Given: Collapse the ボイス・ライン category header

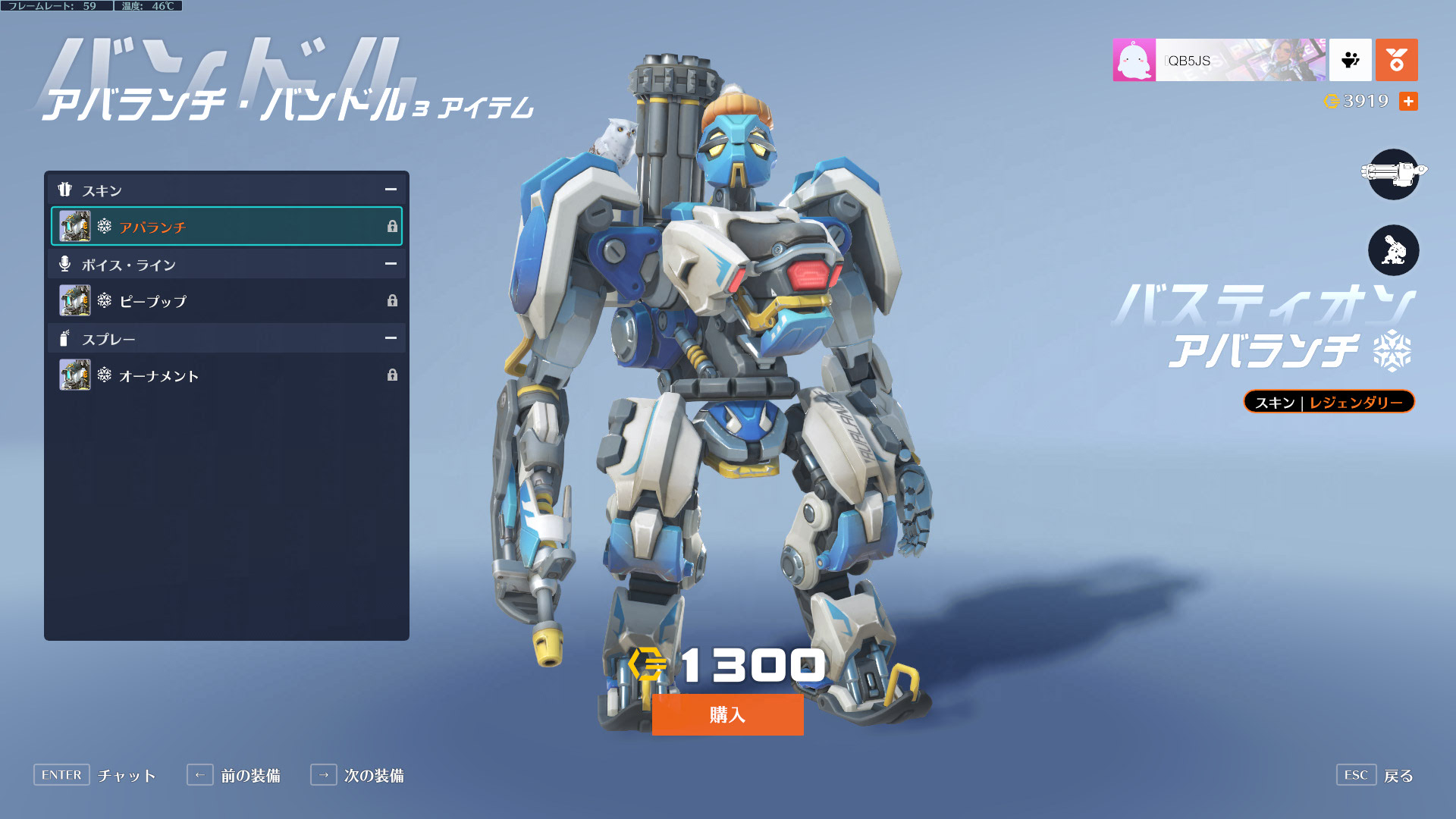Looking at the screenshot, I should tap(391, 264).
